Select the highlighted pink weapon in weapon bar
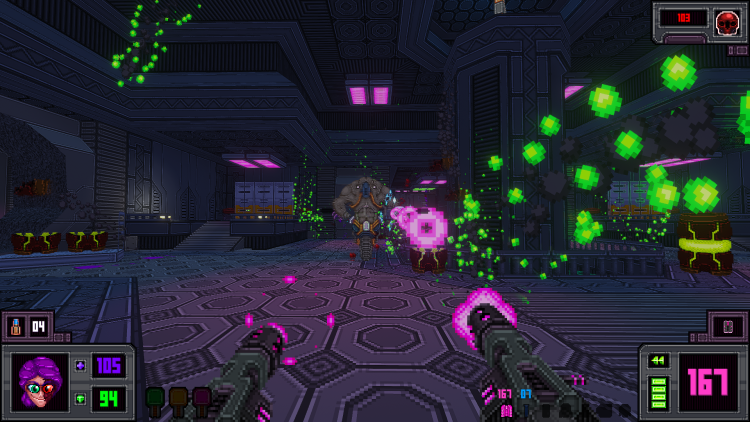750x422 pixels. (x=506, y=409)
